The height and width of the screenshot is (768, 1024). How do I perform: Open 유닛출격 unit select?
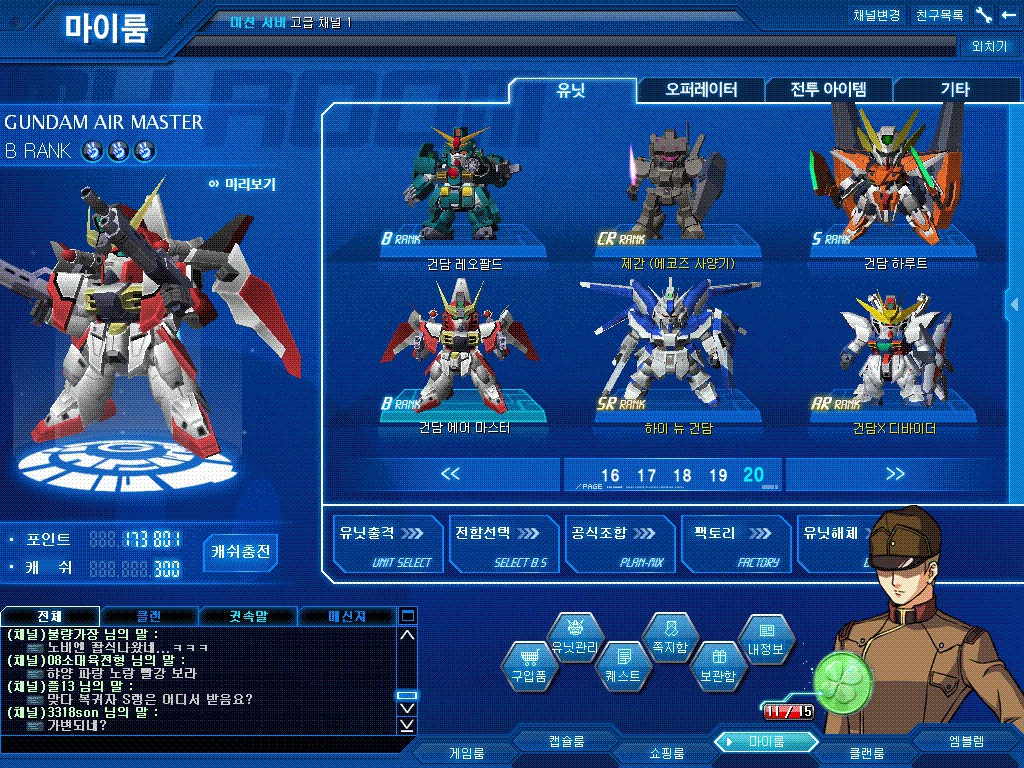click(x=387, y=545)
